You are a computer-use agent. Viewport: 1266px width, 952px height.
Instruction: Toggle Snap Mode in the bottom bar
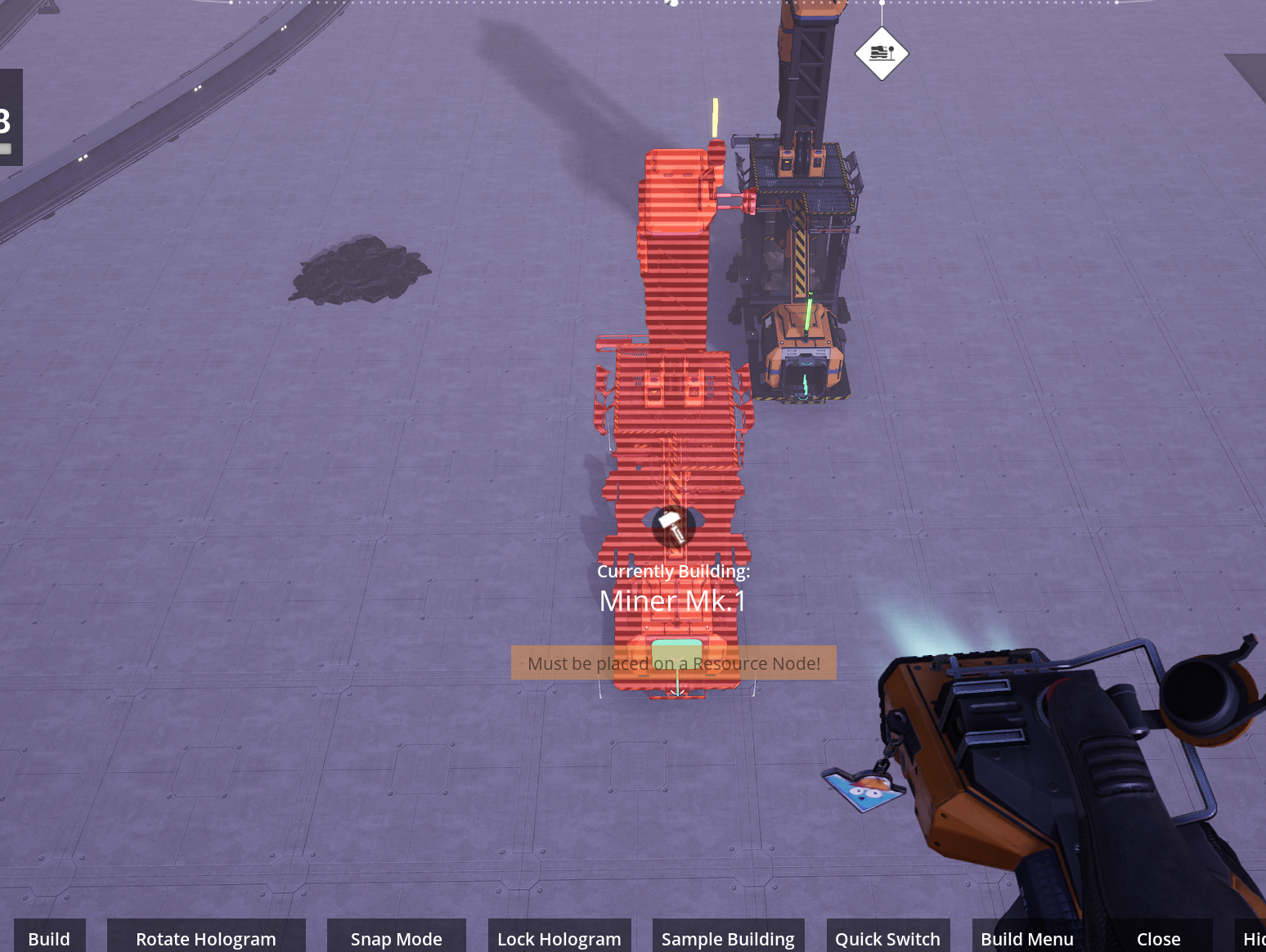pos(397,938)
